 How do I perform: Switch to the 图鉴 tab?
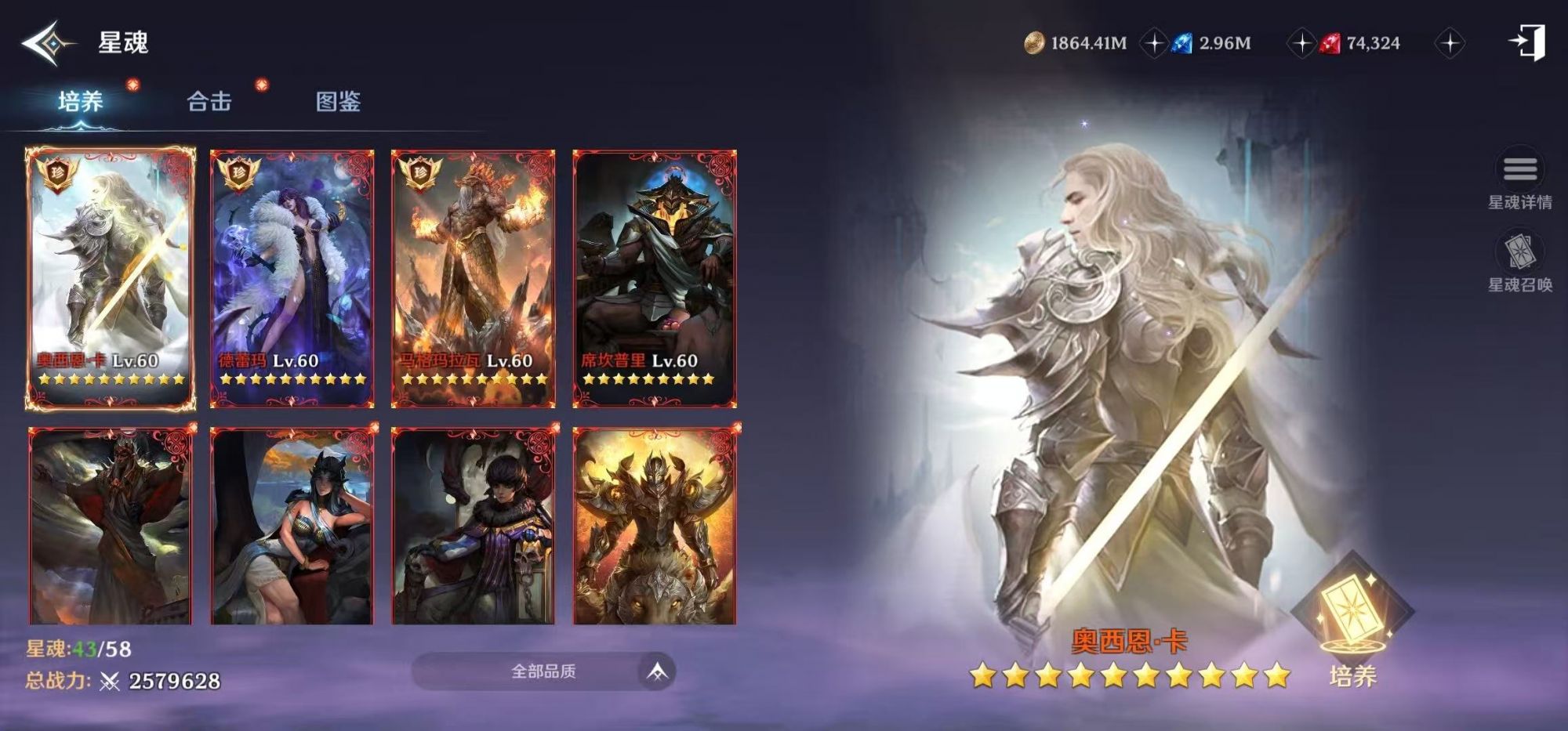tap(337, 103)
